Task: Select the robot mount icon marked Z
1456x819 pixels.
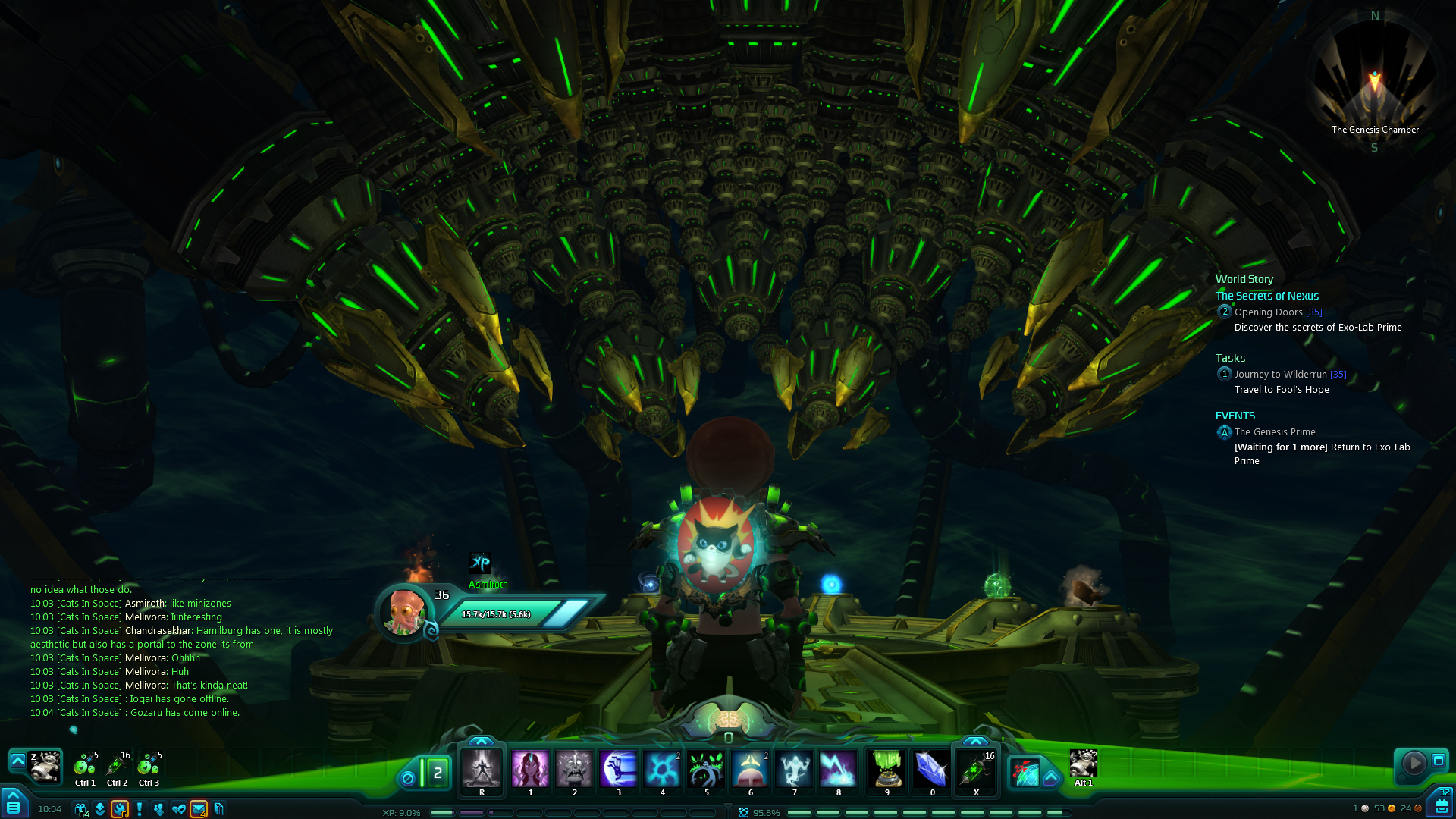Action: pyautogui.click(x=45, y=767)
